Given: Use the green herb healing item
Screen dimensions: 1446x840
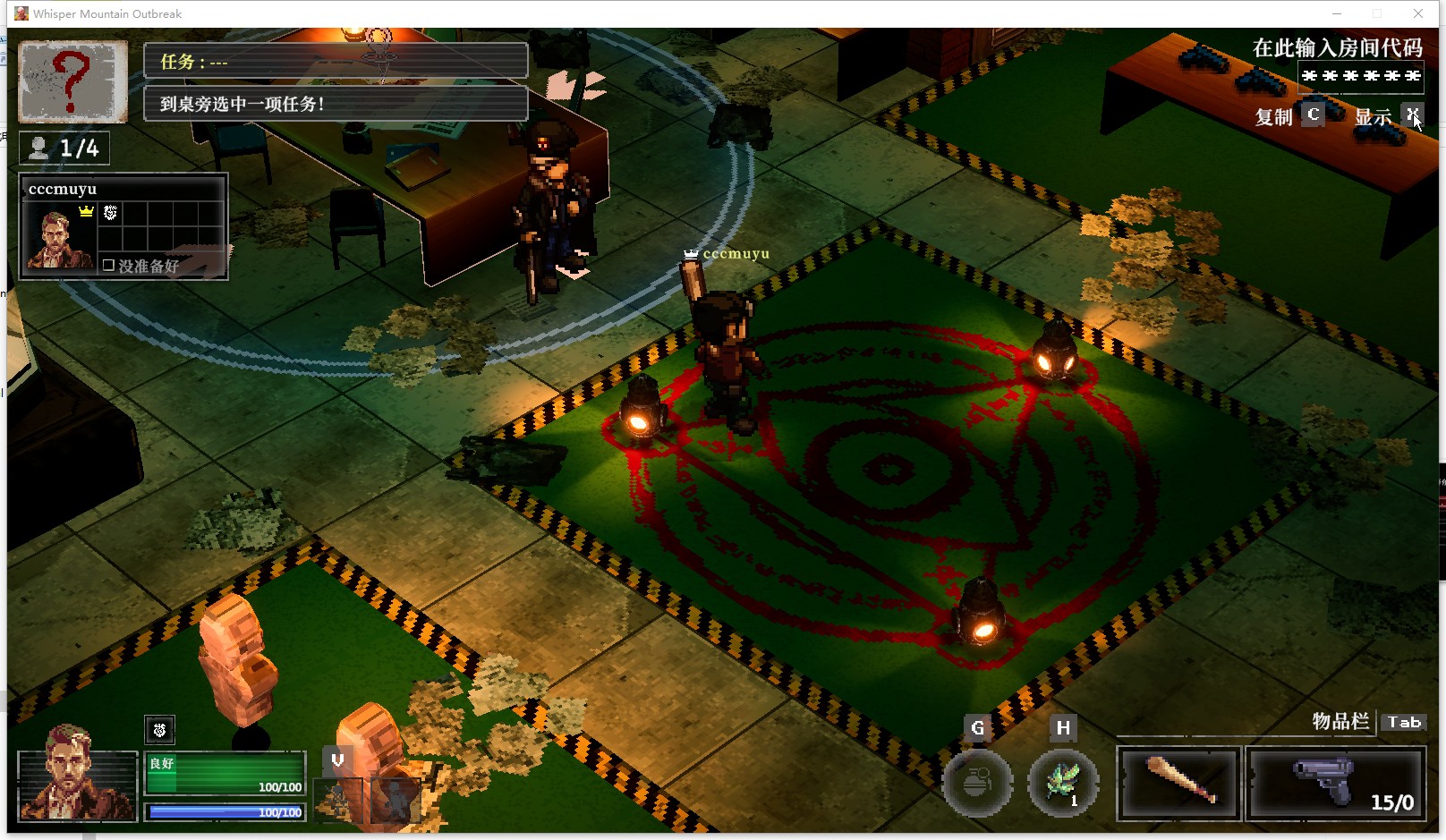Looking at the screenshot, I should (1063, 783).
